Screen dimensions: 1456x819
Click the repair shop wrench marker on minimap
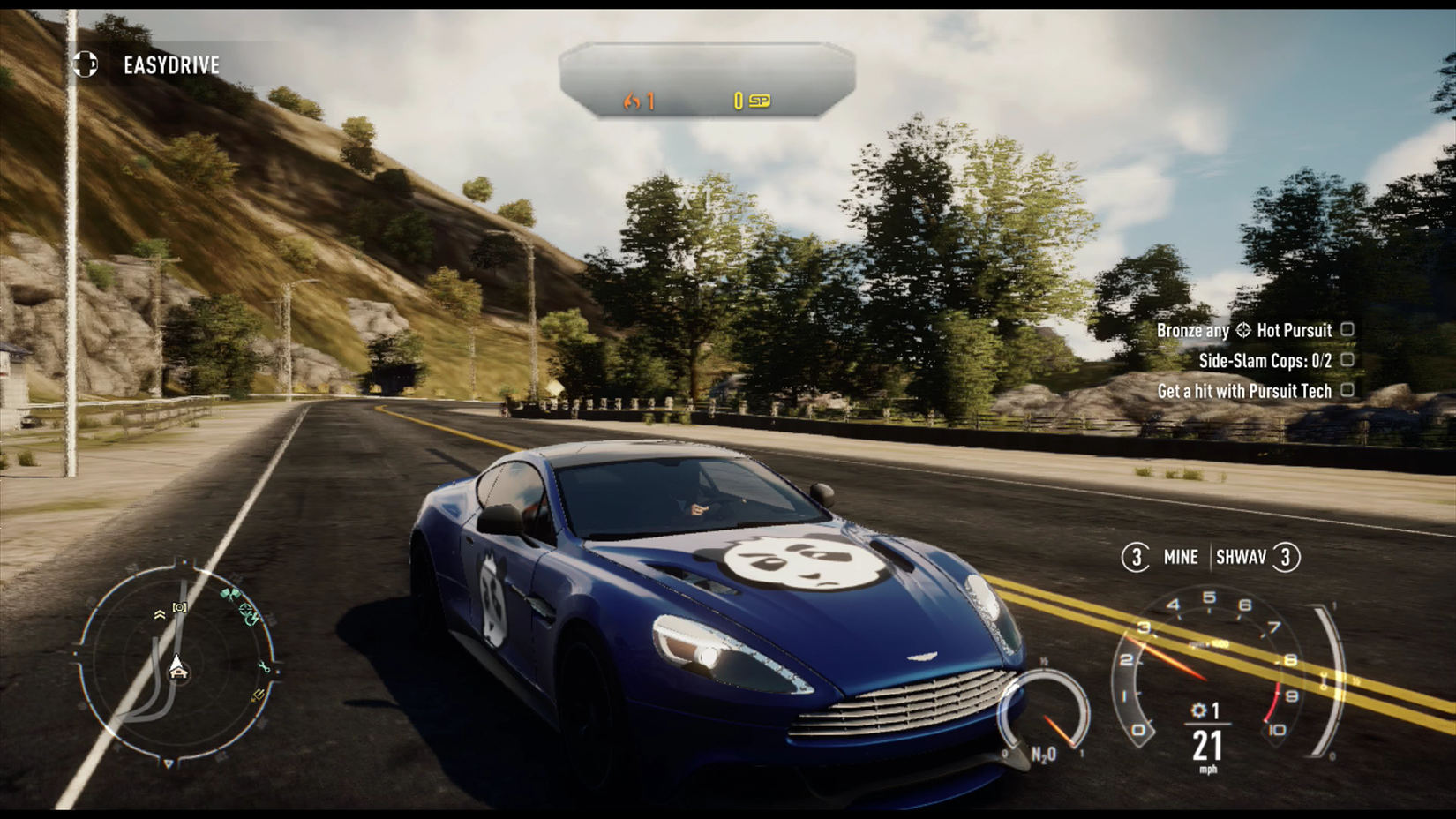coord(264,667)
